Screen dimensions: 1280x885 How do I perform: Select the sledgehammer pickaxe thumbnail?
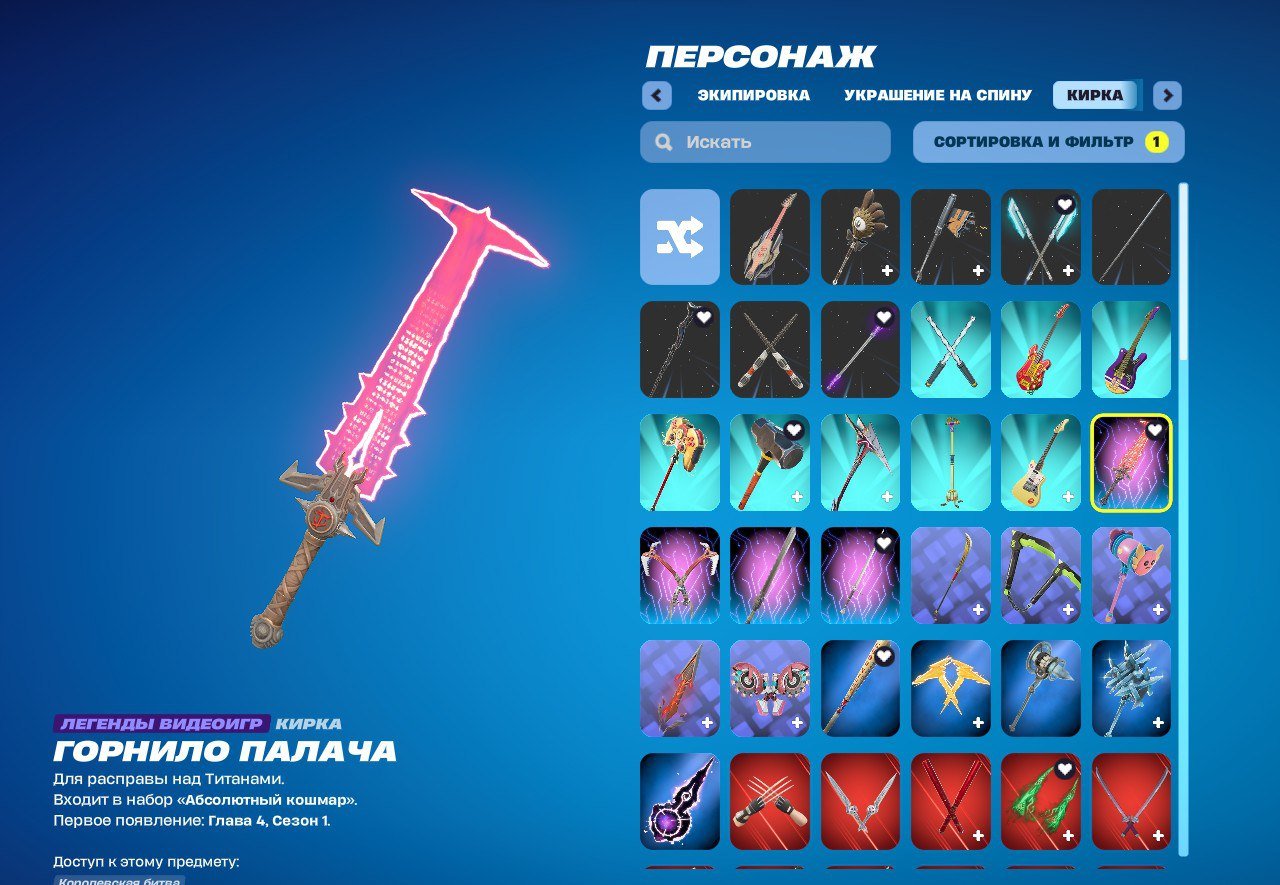click(770, 461)
